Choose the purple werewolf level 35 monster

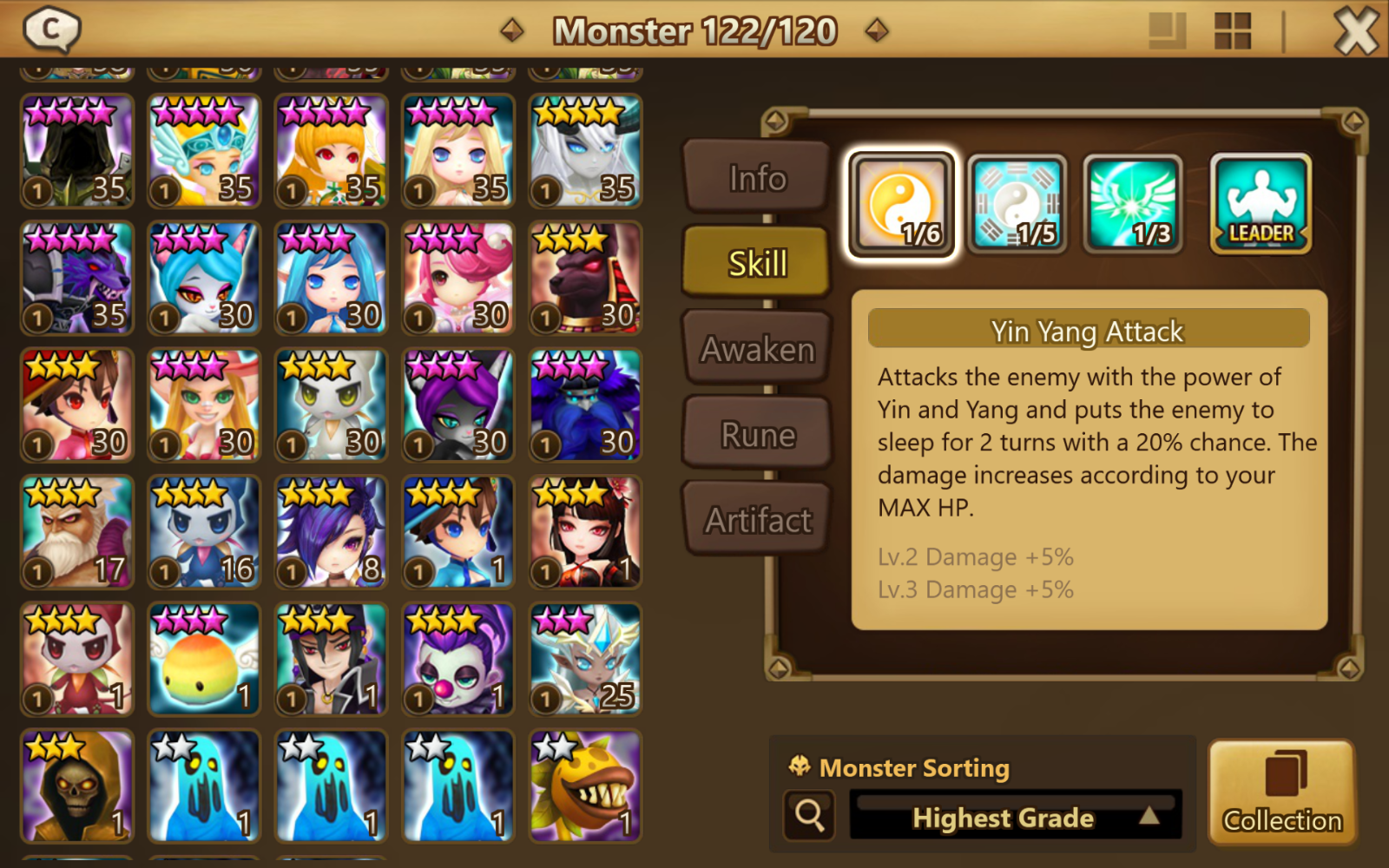[77, 278]
